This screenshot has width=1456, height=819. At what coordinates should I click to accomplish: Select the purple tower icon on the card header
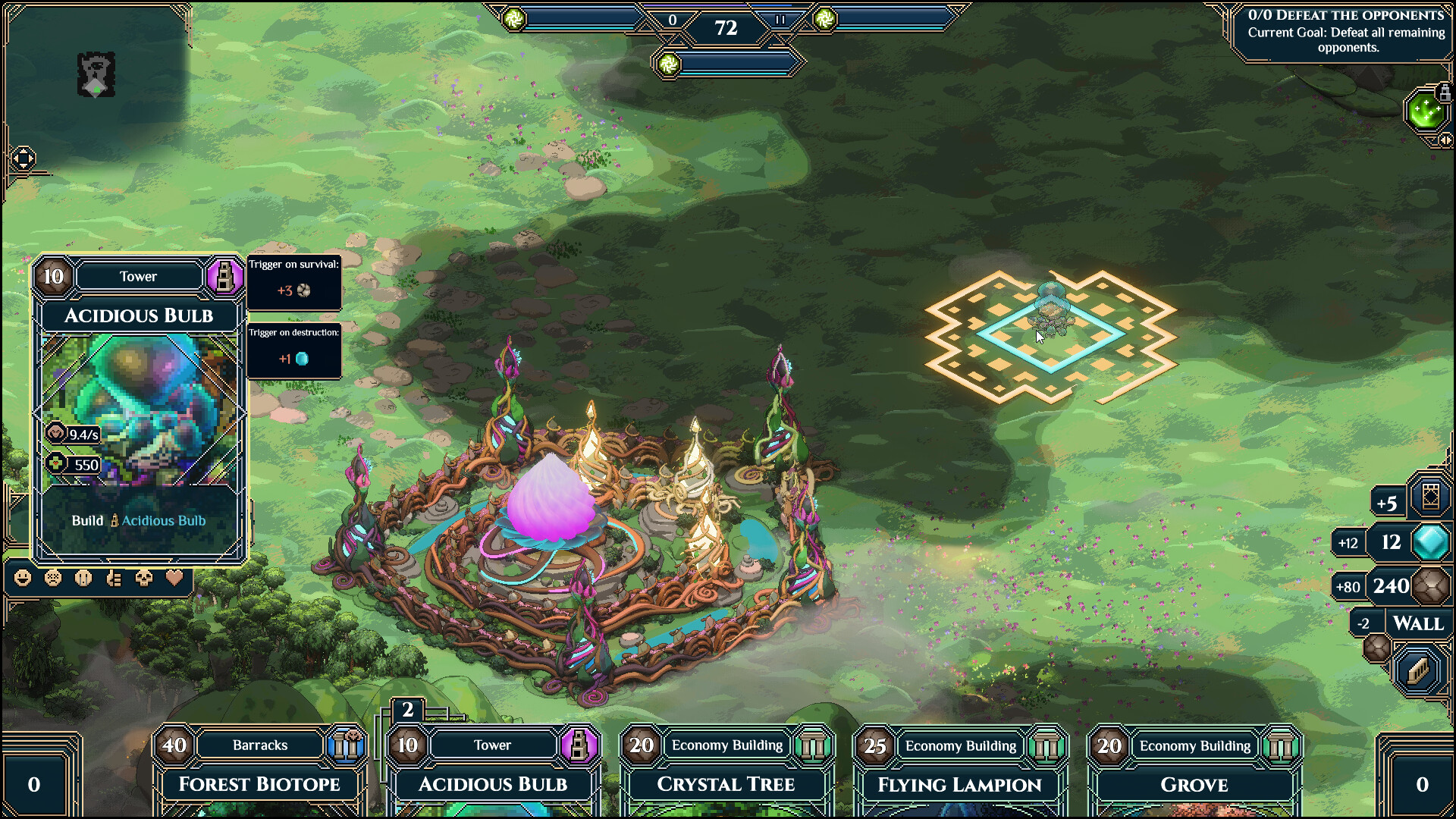click(225, 277)
